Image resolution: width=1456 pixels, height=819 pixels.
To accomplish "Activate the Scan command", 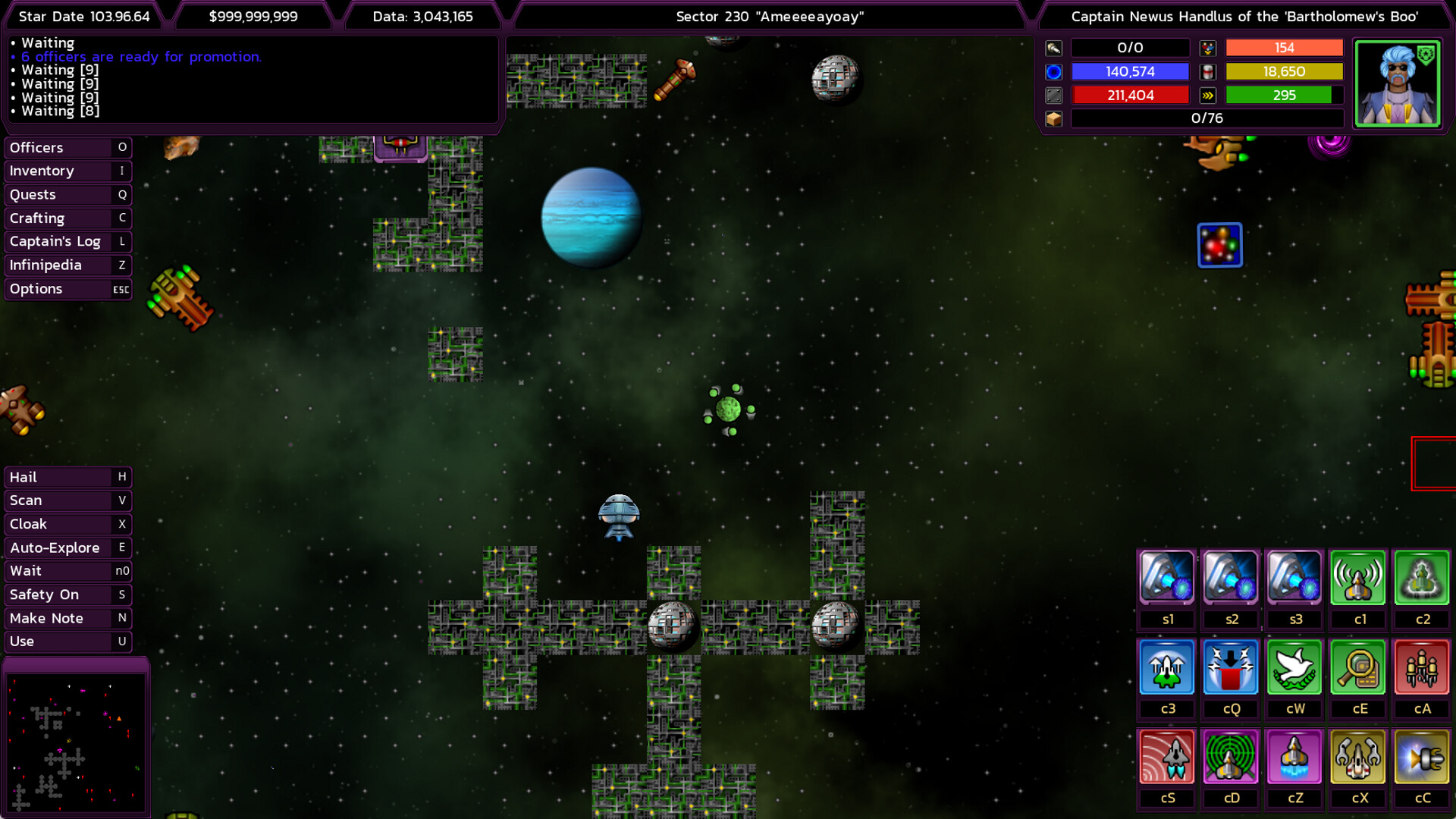I will point(67,500).
